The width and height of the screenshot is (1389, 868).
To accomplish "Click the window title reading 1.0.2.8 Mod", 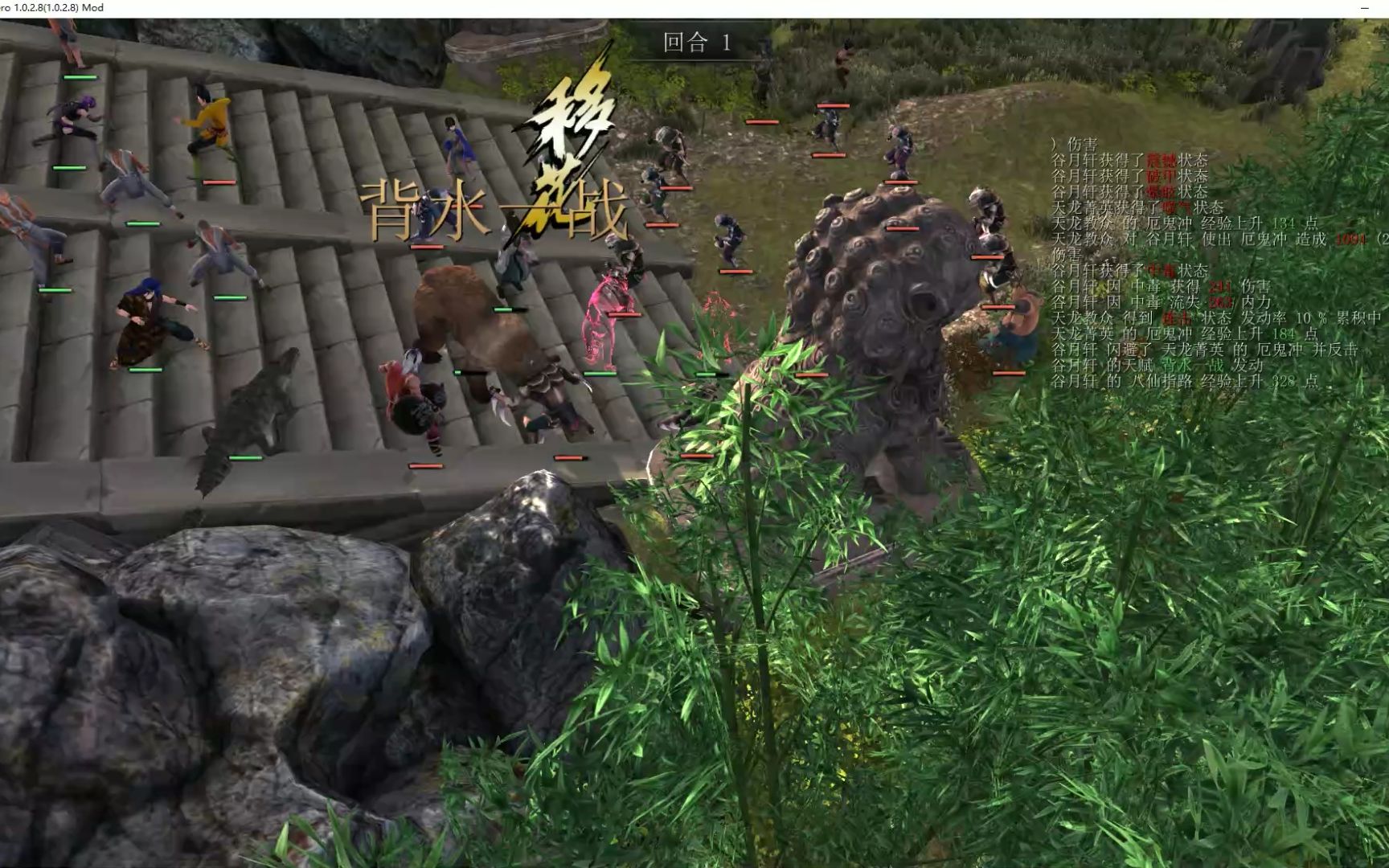I will [x=52, y=7].
